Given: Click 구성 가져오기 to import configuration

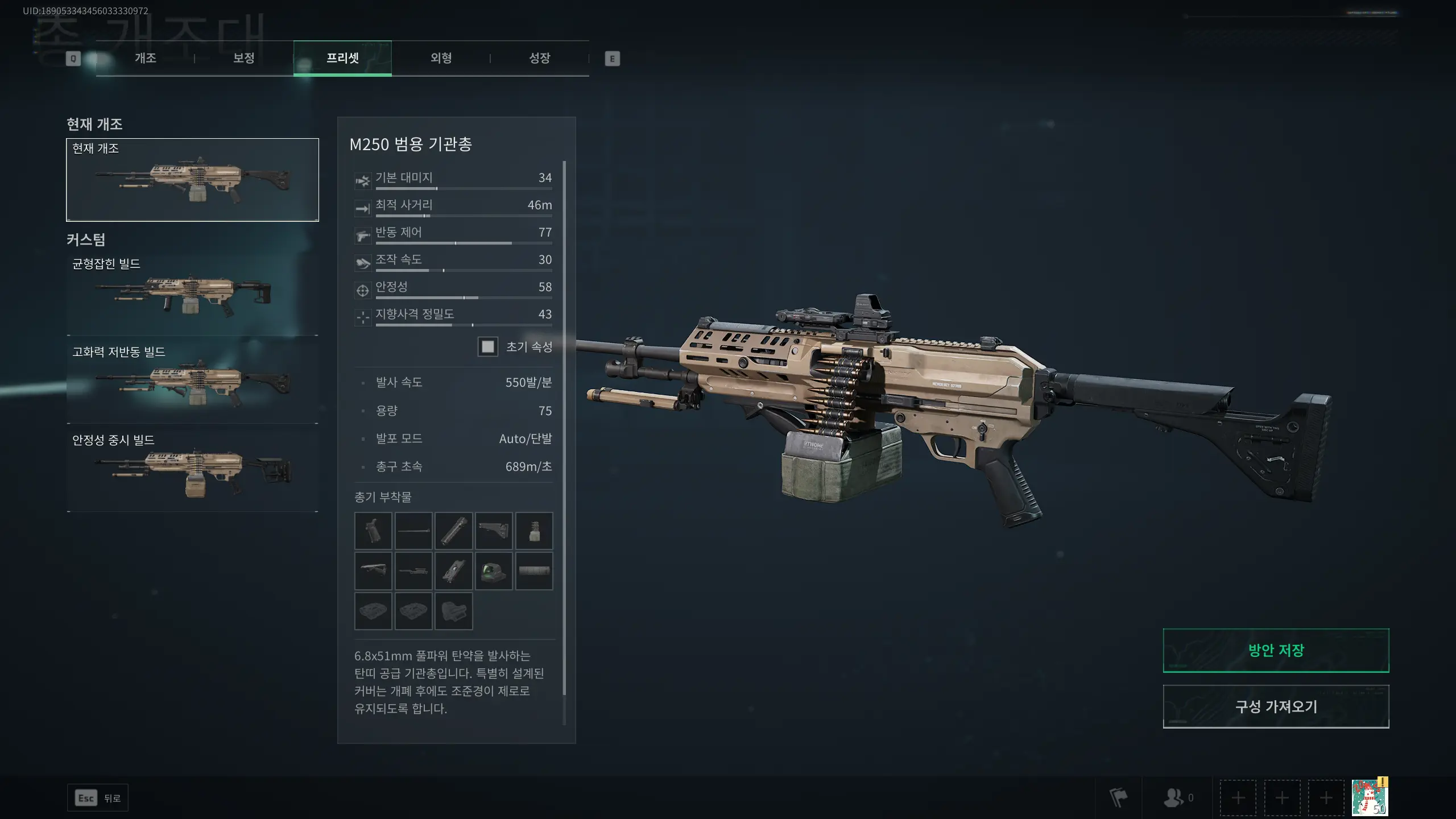Looking at the screenshot, I should pos(1276,706).
